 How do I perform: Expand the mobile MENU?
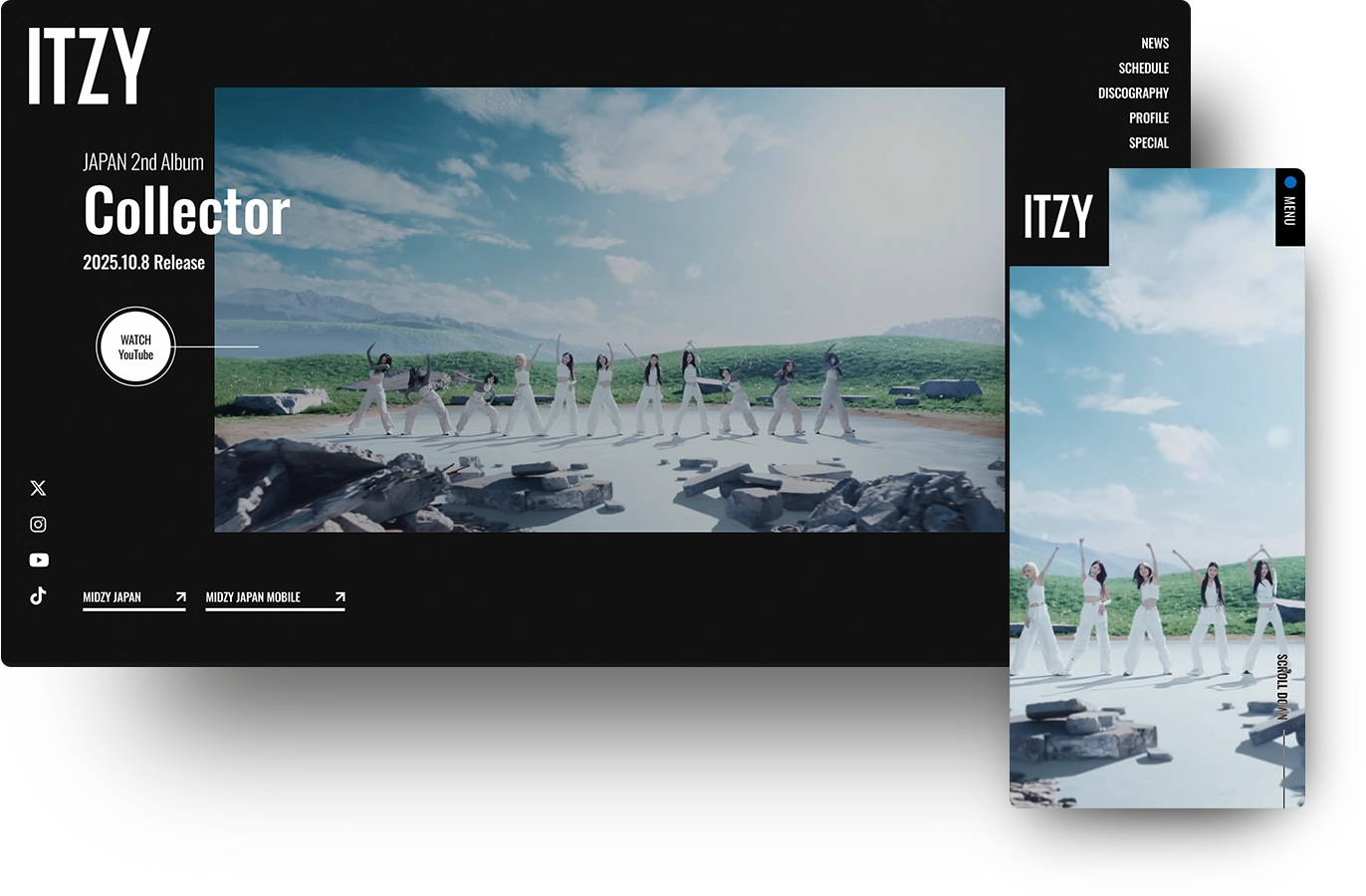point(1289,209)
